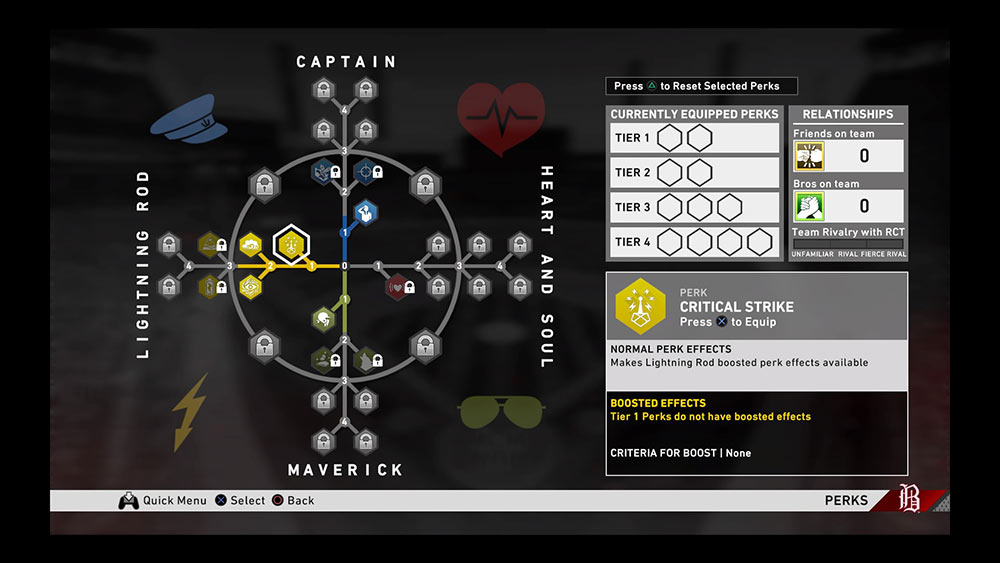The height and width of the screenshot is (563, 1000).
Task: Choose the blue saluting figure Captain perk
Action: tap(366, 212)
